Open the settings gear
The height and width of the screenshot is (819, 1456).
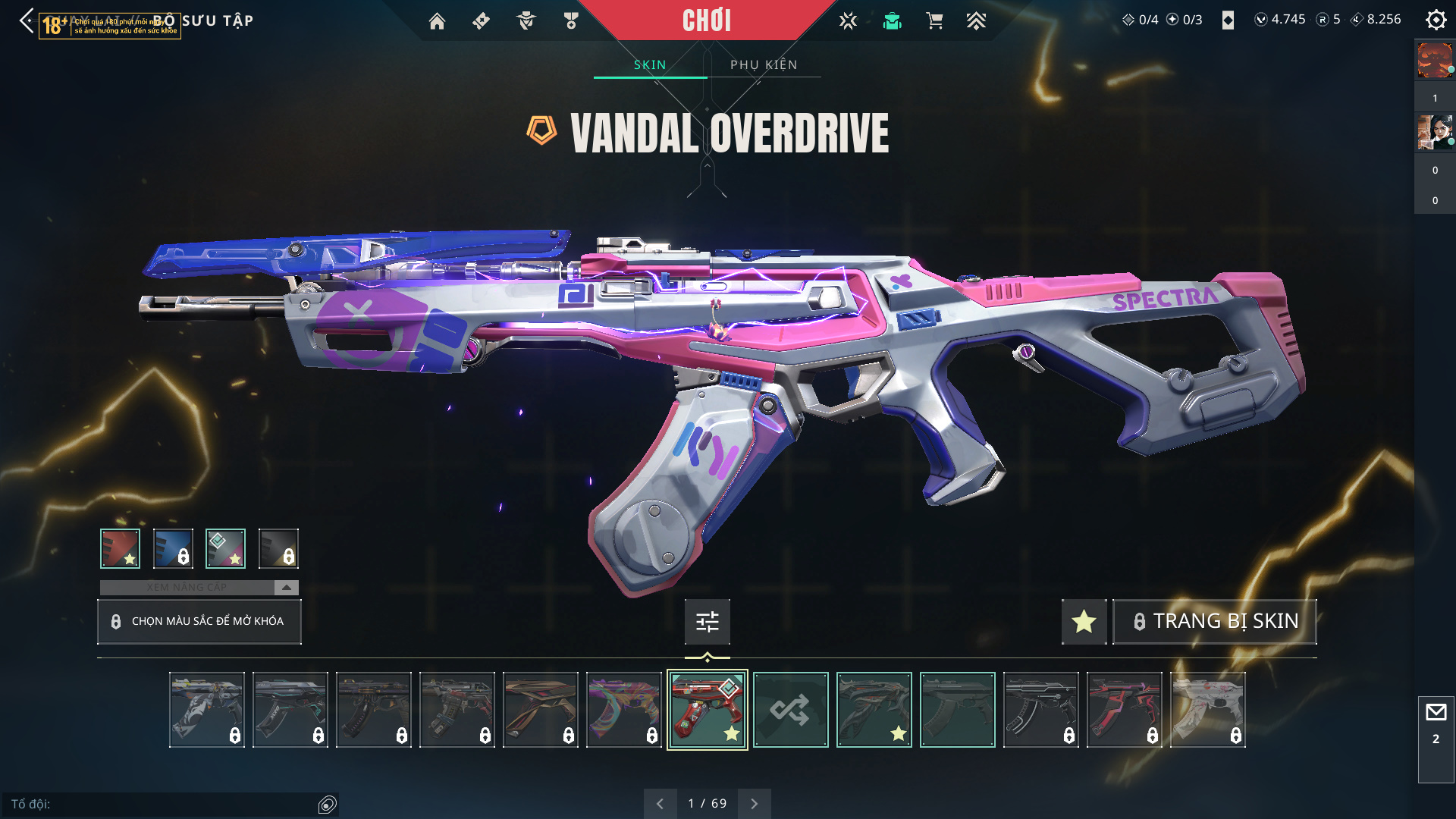(x=1436, y=20)
